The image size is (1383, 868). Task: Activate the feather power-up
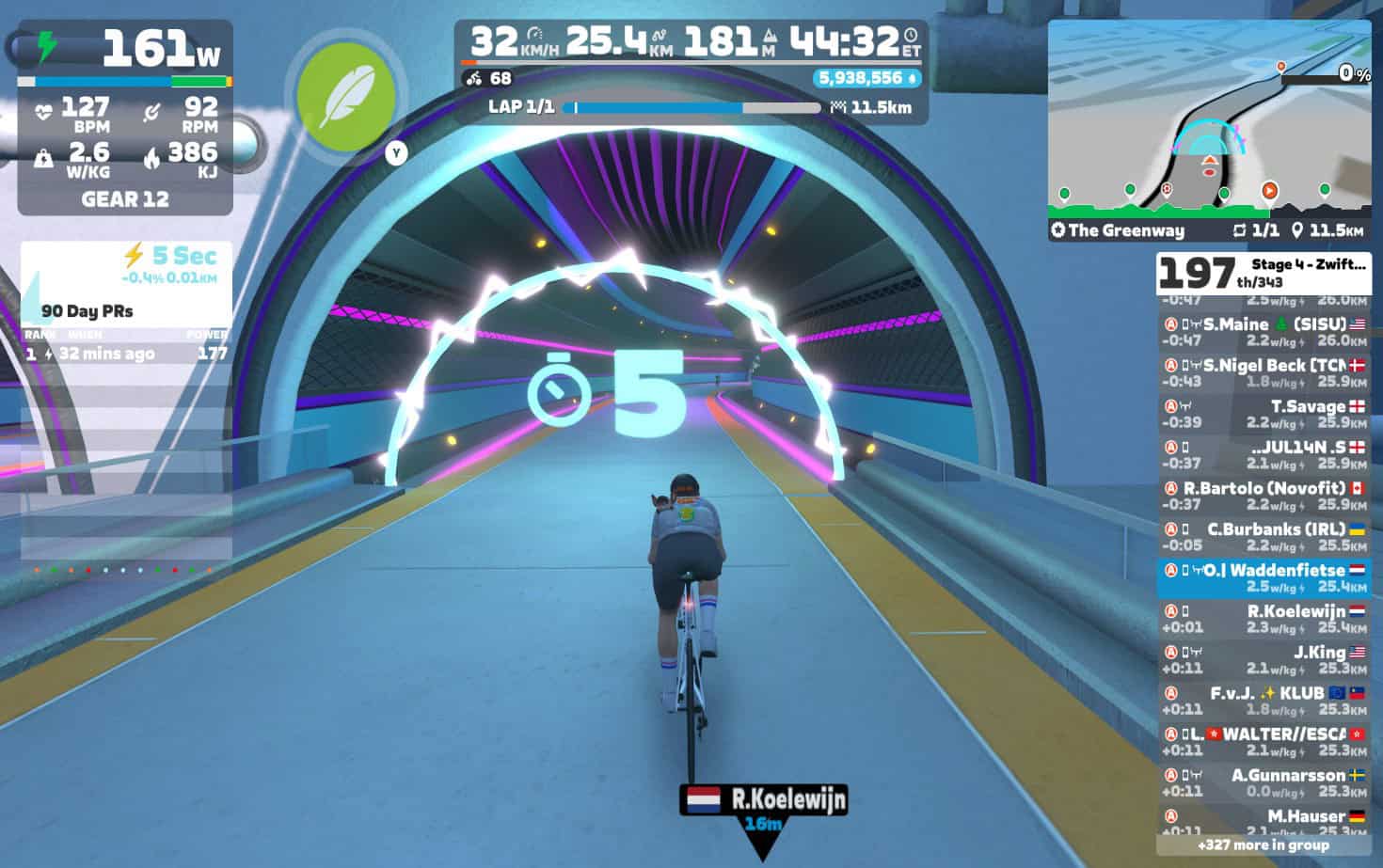[x=345, y=99]
